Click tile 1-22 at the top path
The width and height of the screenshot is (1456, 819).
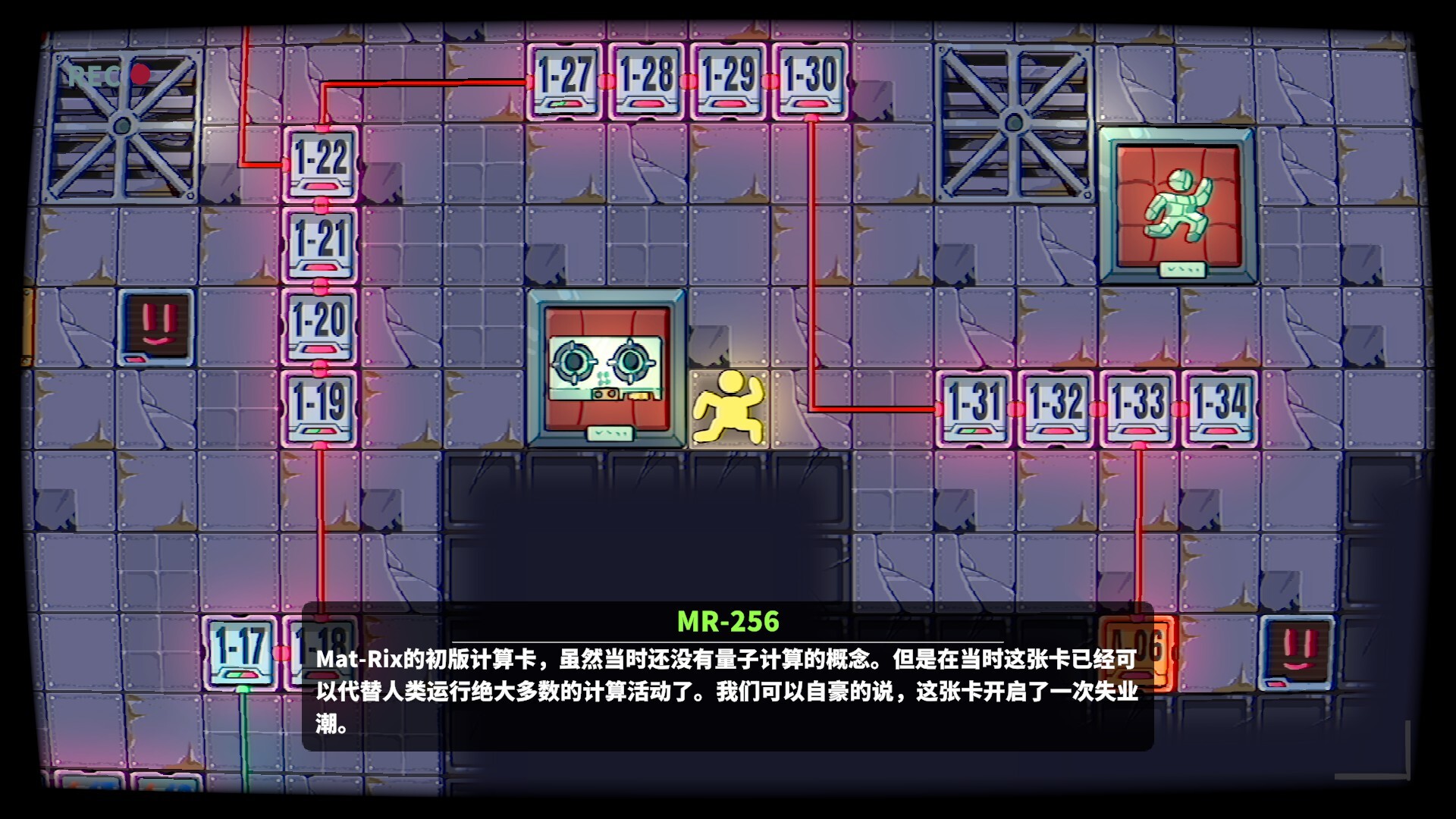321,162
